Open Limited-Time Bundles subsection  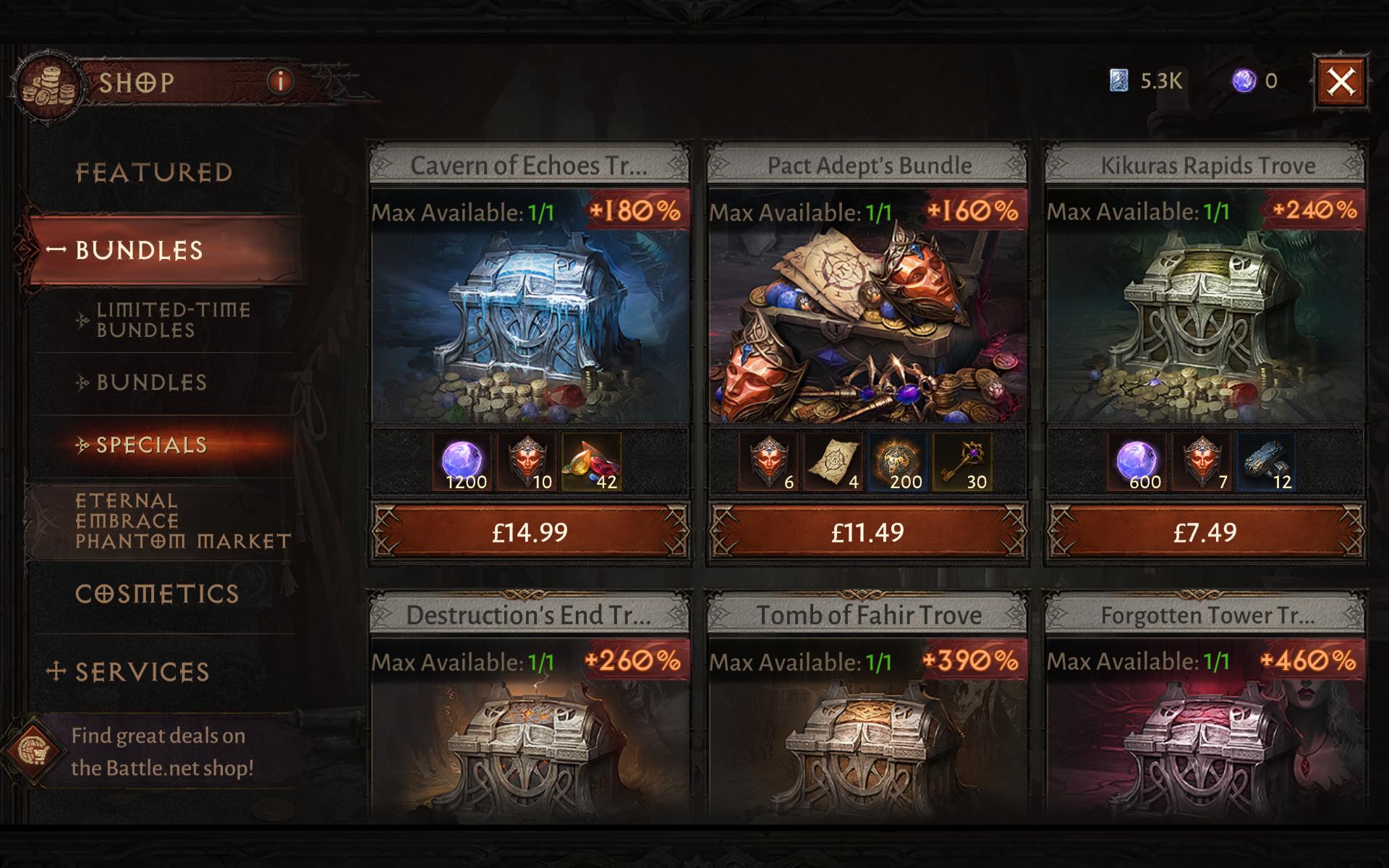point(174,320)
